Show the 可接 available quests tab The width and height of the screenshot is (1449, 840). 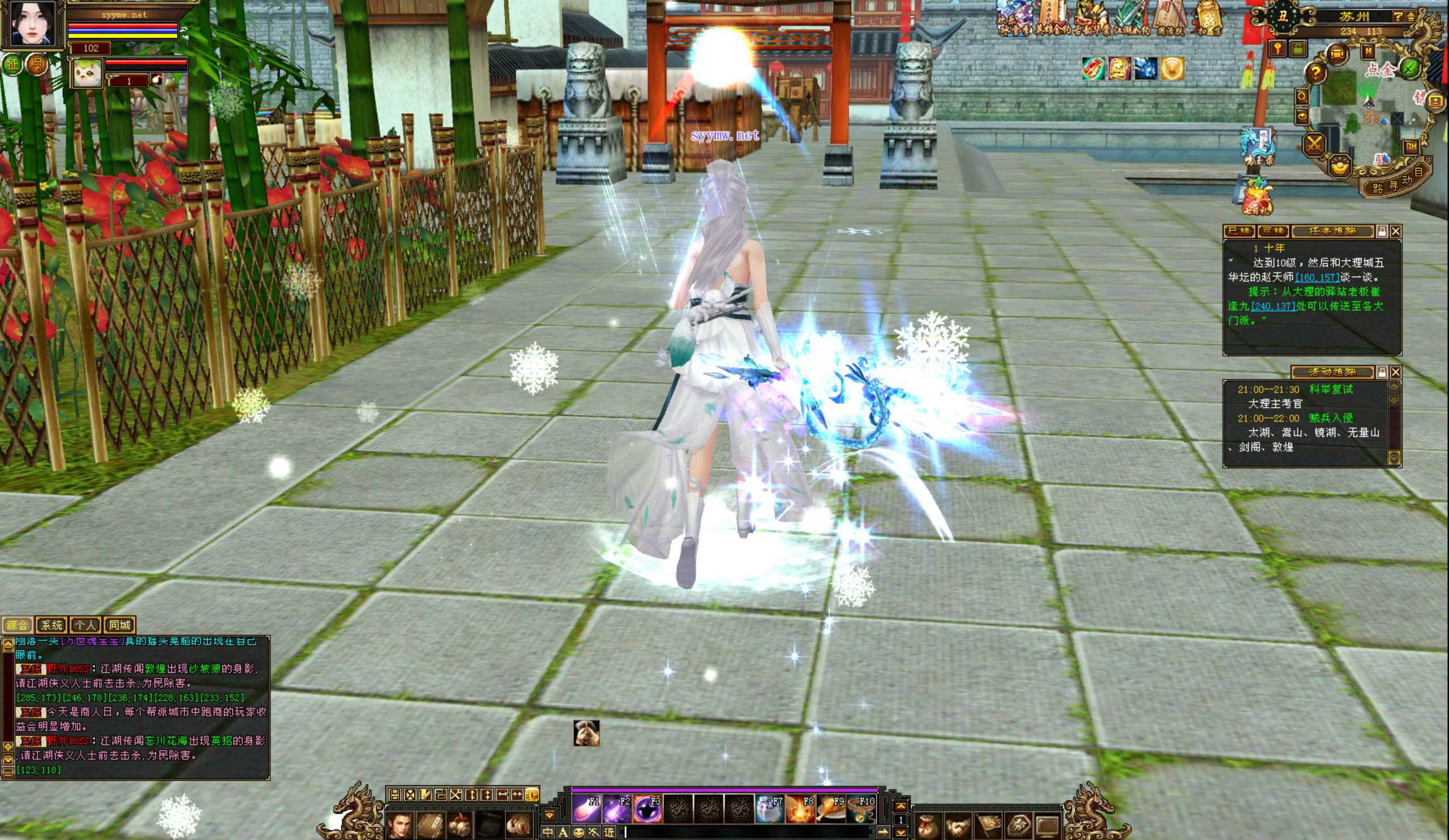pos(1273,231)
